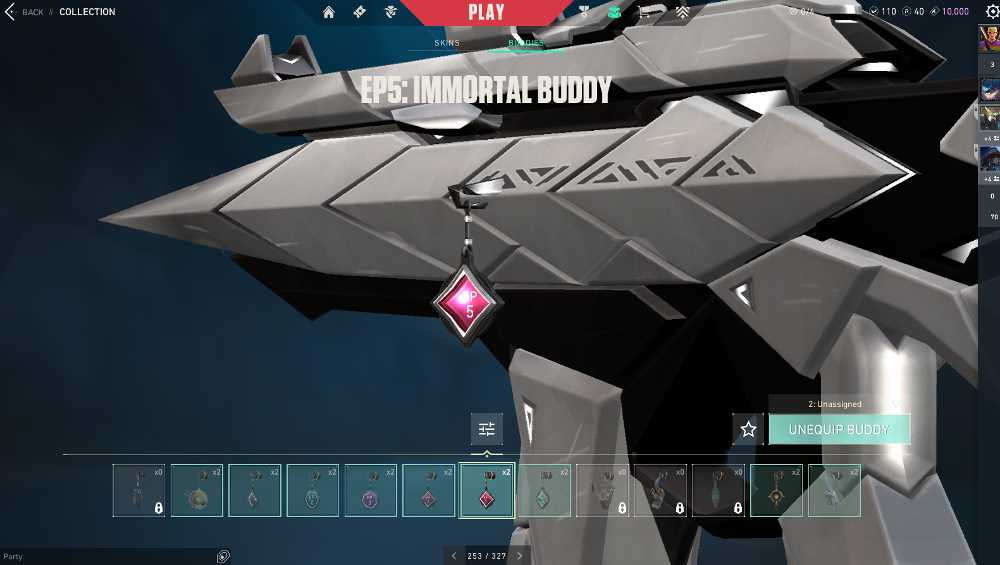
Task: Choose the purple round buddy thumbnail
Action: coord(371,490)
